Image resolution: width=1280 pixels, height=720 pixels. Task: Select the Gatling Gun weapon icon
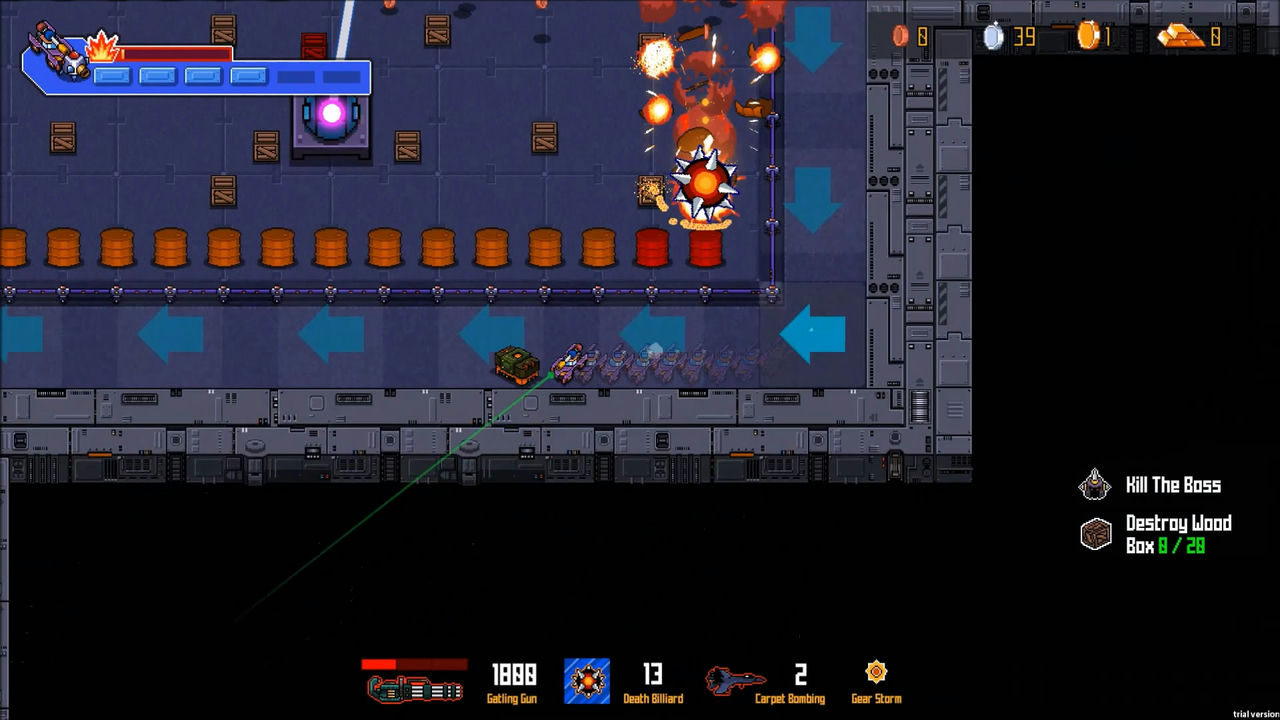[x=414, y=688]
